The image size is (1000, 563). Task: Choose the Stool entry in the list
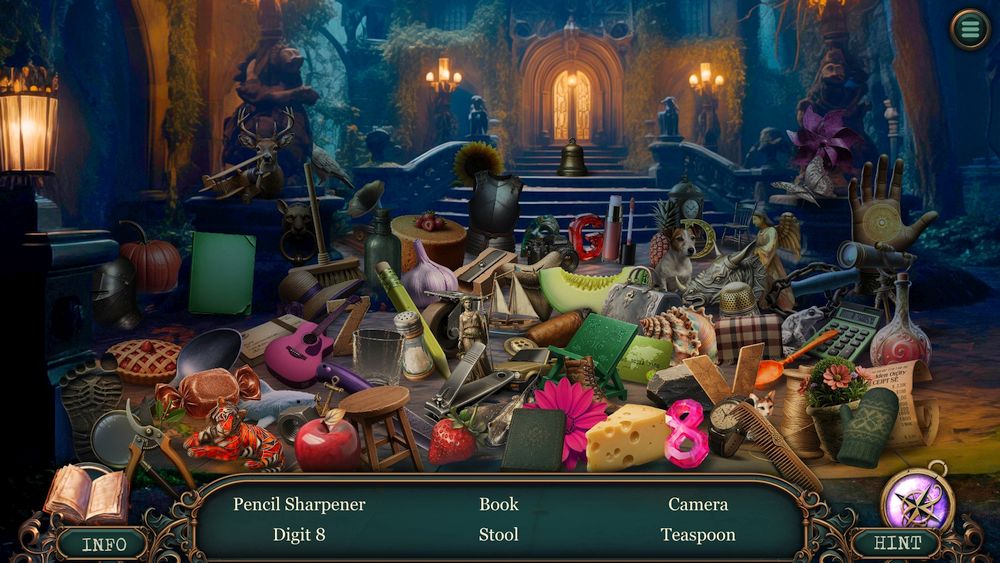[x=498, y=535]
